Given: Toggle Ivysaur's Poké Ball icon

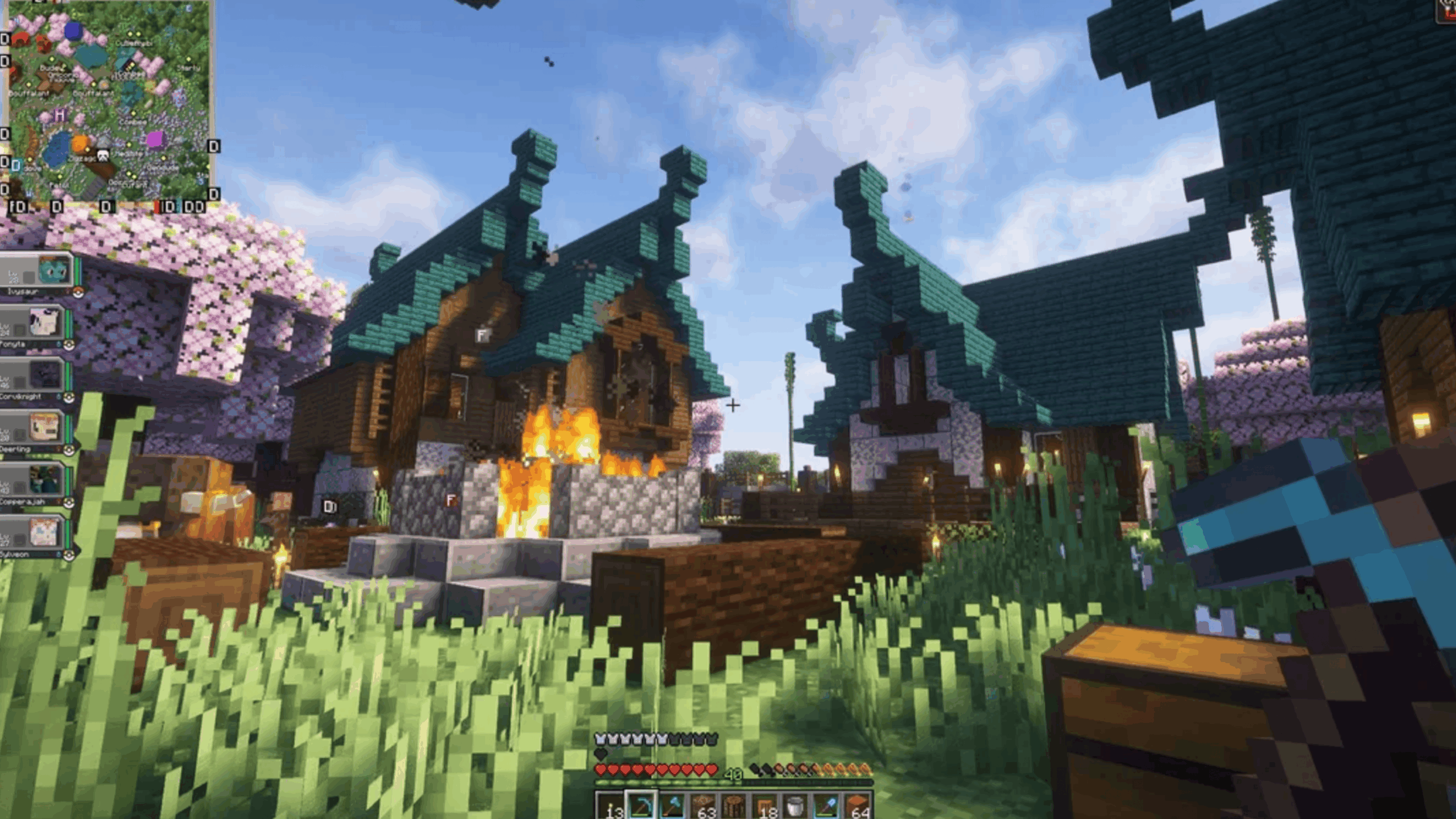Looking at the screenshot, I should pyautogui.click(x=78, y=292).
